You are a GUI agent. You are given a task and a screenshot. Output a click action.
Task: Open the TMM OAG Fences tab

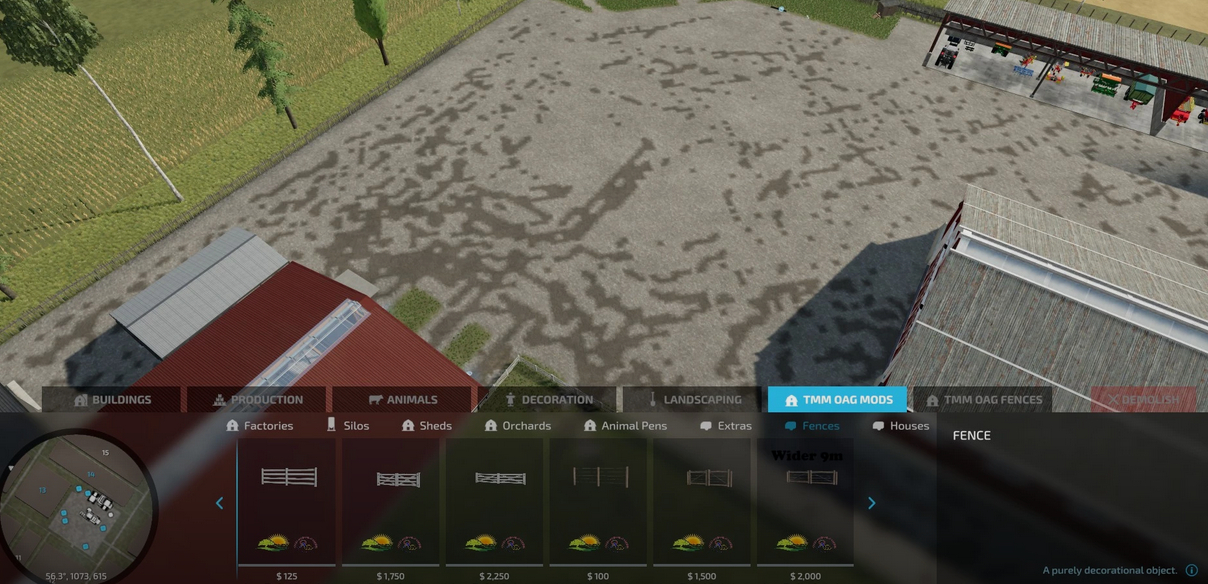[x=983, y=400]
